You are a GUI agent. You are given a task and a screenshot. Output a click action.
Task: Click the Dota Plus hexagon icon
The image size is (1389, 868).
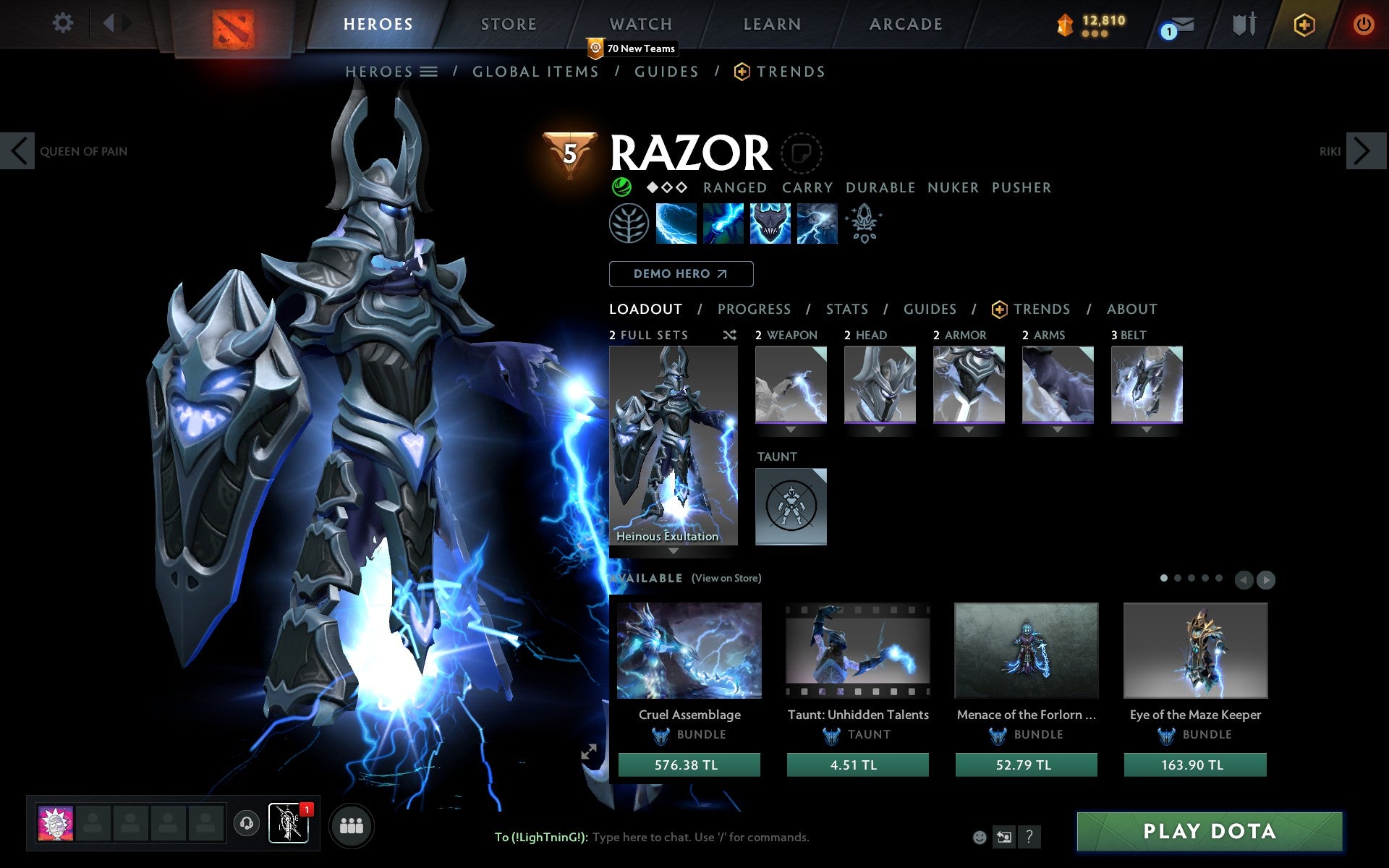(x=1303, y=24)
